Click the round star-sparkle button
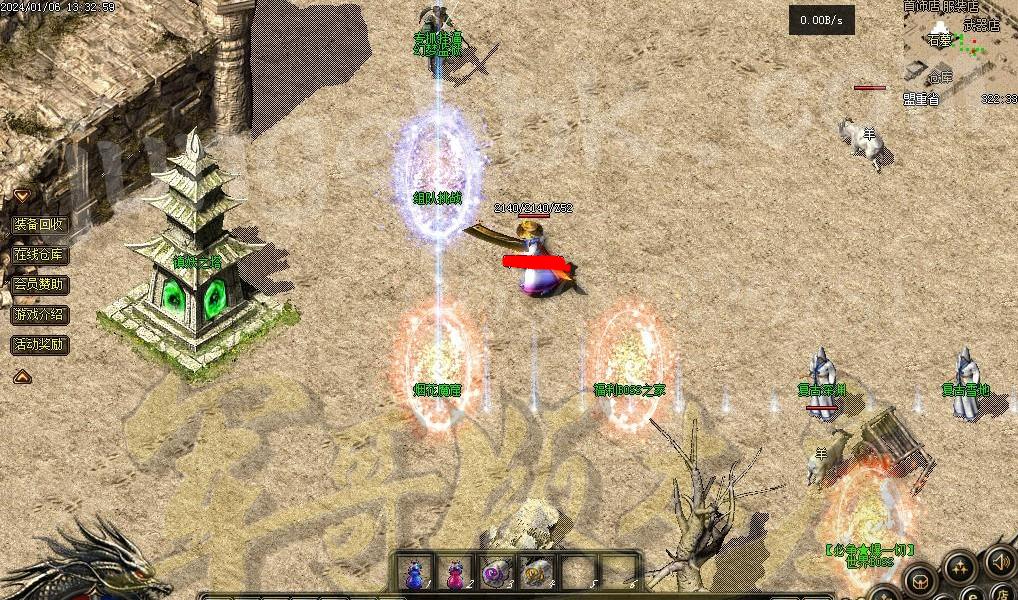 pos(961,568)
